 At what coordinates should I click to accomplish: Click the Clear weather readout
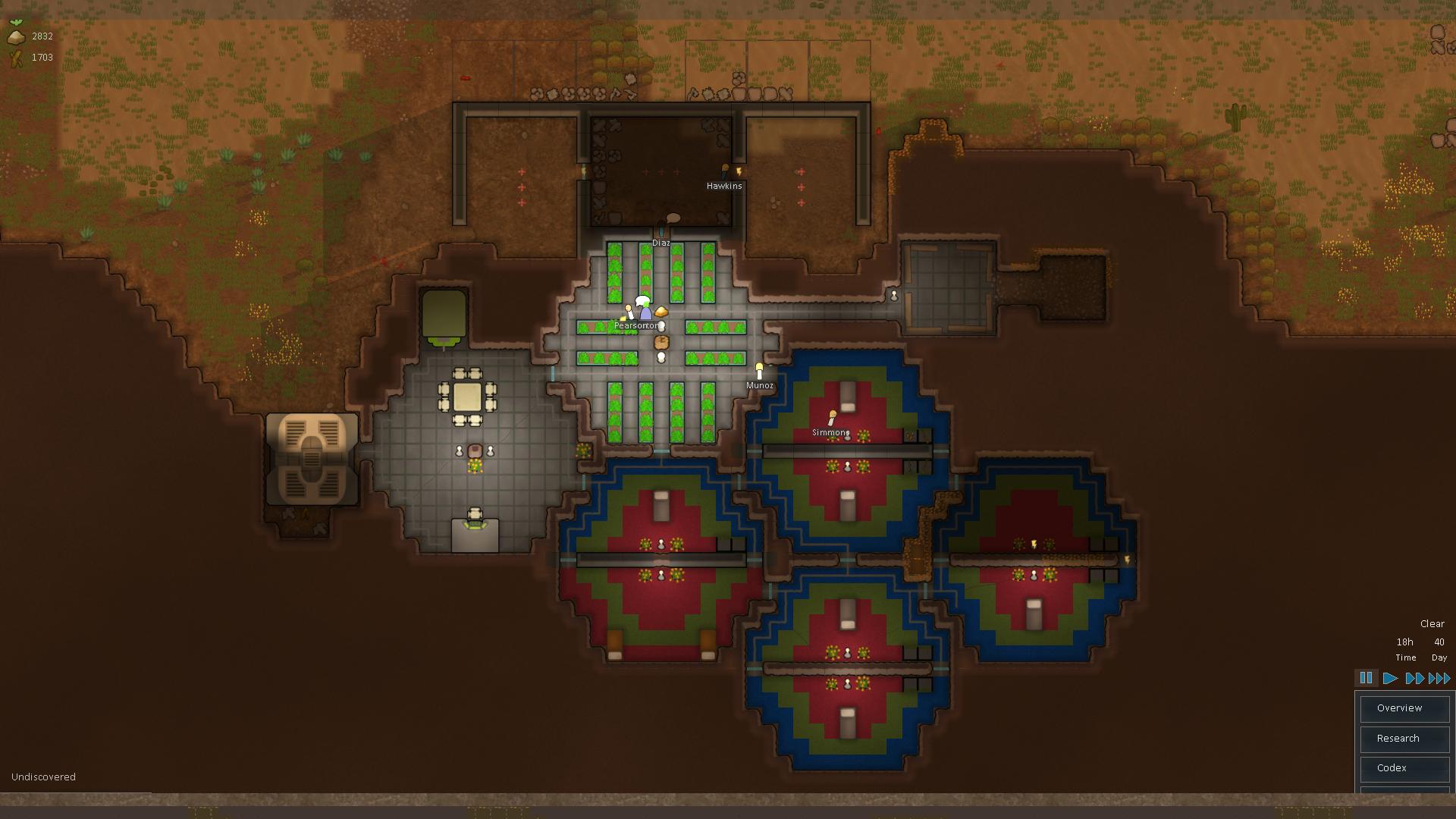1432,623
